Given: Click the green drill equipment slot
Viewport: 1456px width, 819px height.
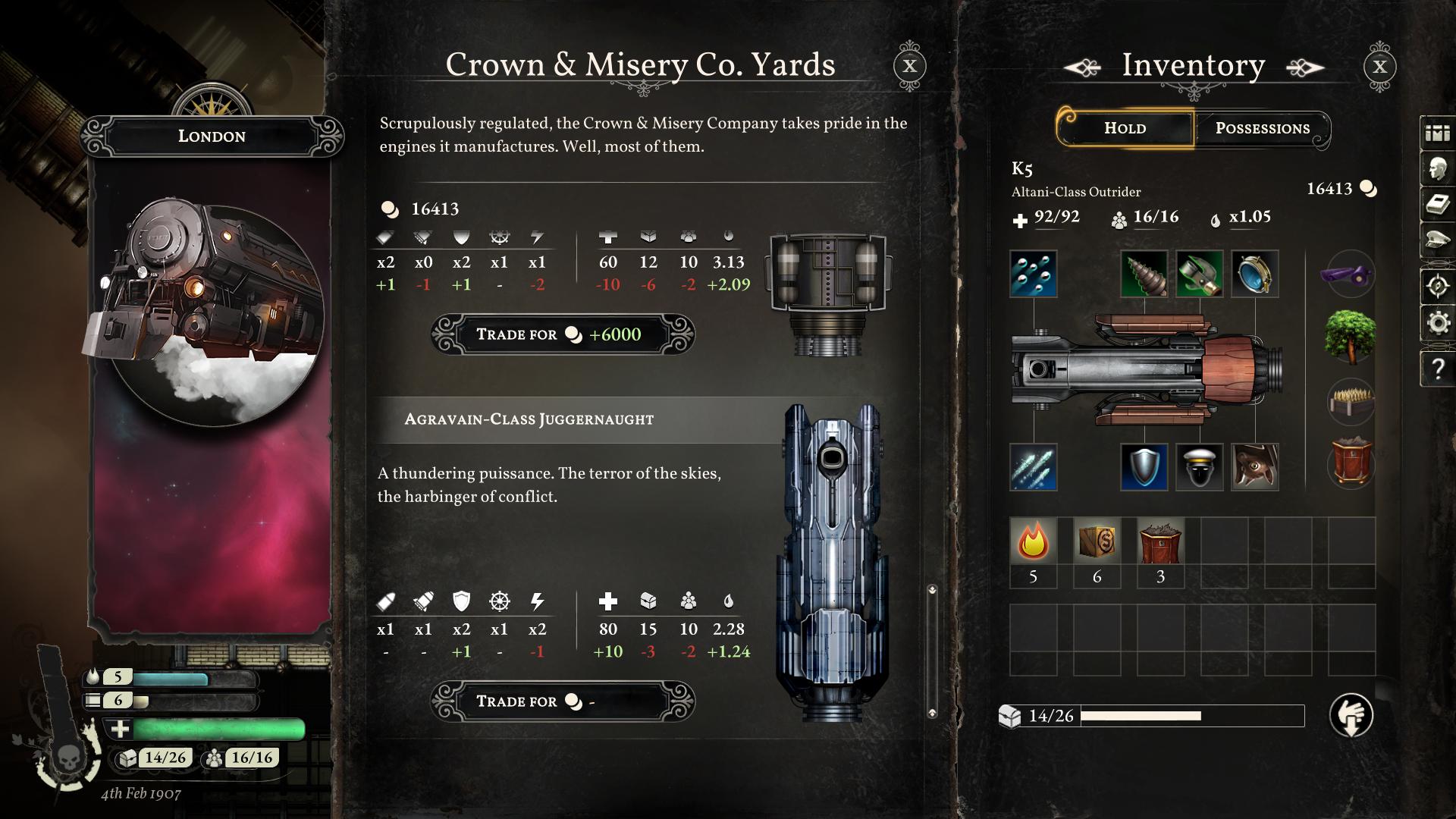Looking at the screenshot, I should click(x=1144, y=274).
